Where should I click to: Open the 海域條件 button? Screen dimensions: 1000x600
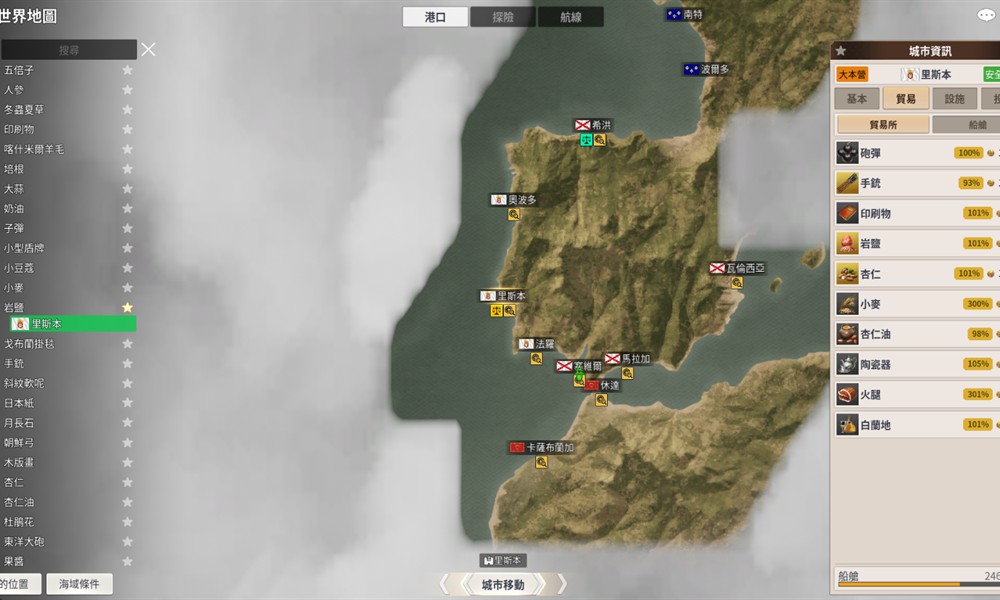click(x=82, y=584)
